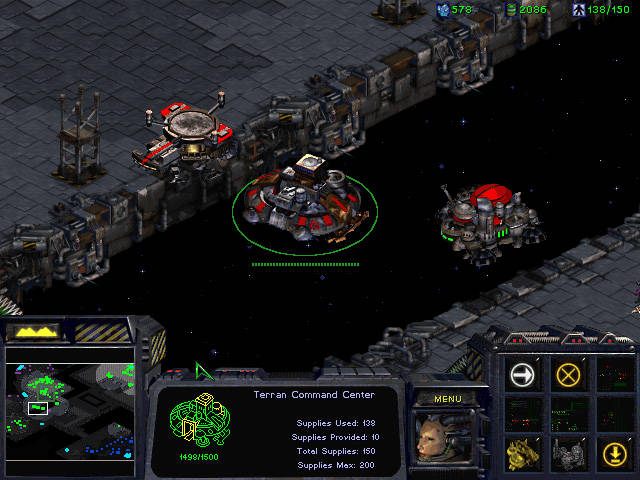This screenshot has width=640, height=480.
Task: Activate the Stop command icon
Action: tap(569, 375)
